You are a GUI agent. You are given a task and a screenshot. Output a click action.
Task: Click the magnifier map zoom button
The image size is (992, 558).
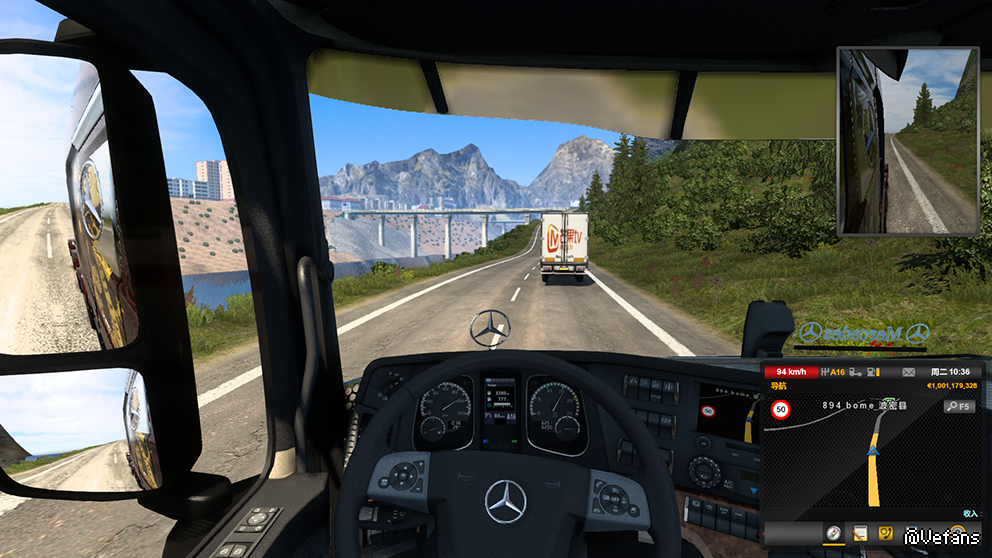(958, 407)
